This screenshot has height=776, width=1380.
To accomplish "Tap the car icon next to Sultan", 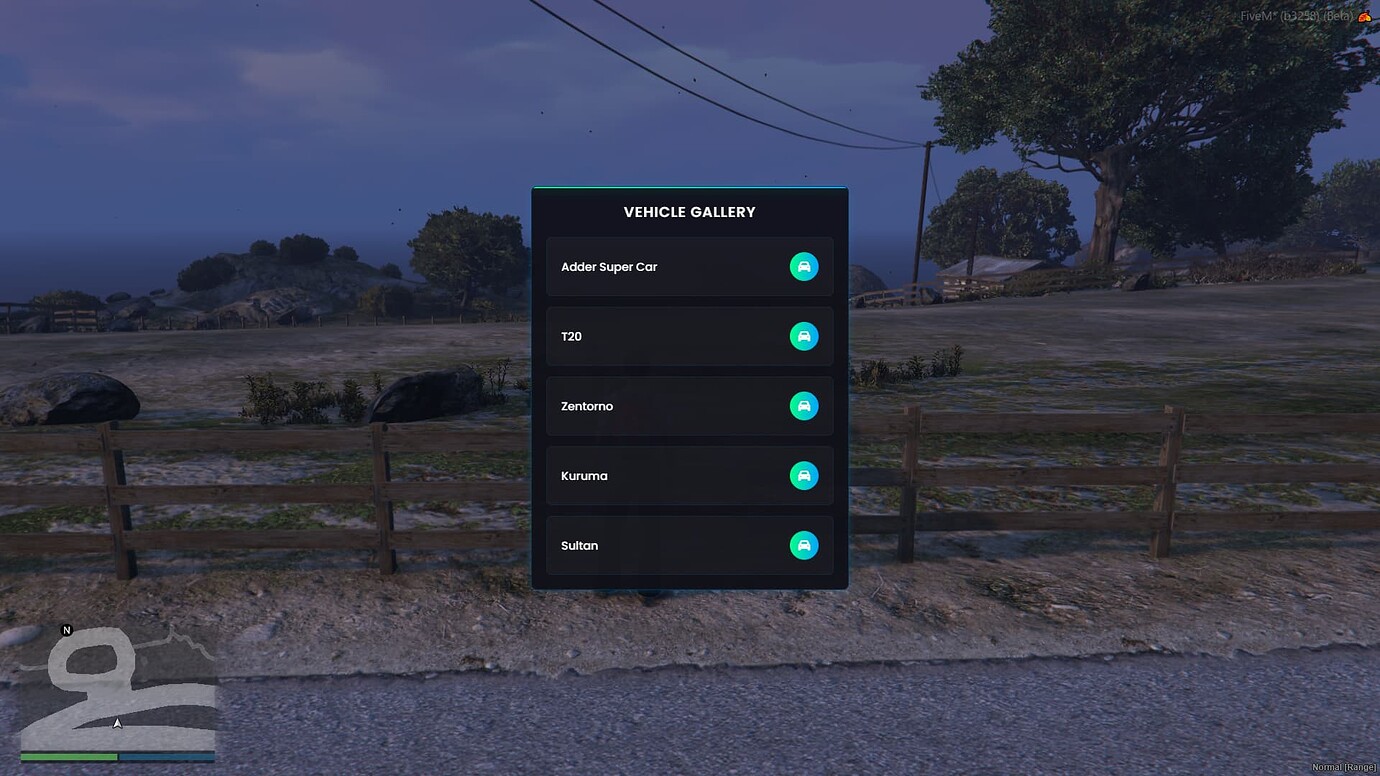I will pos(804,545).
